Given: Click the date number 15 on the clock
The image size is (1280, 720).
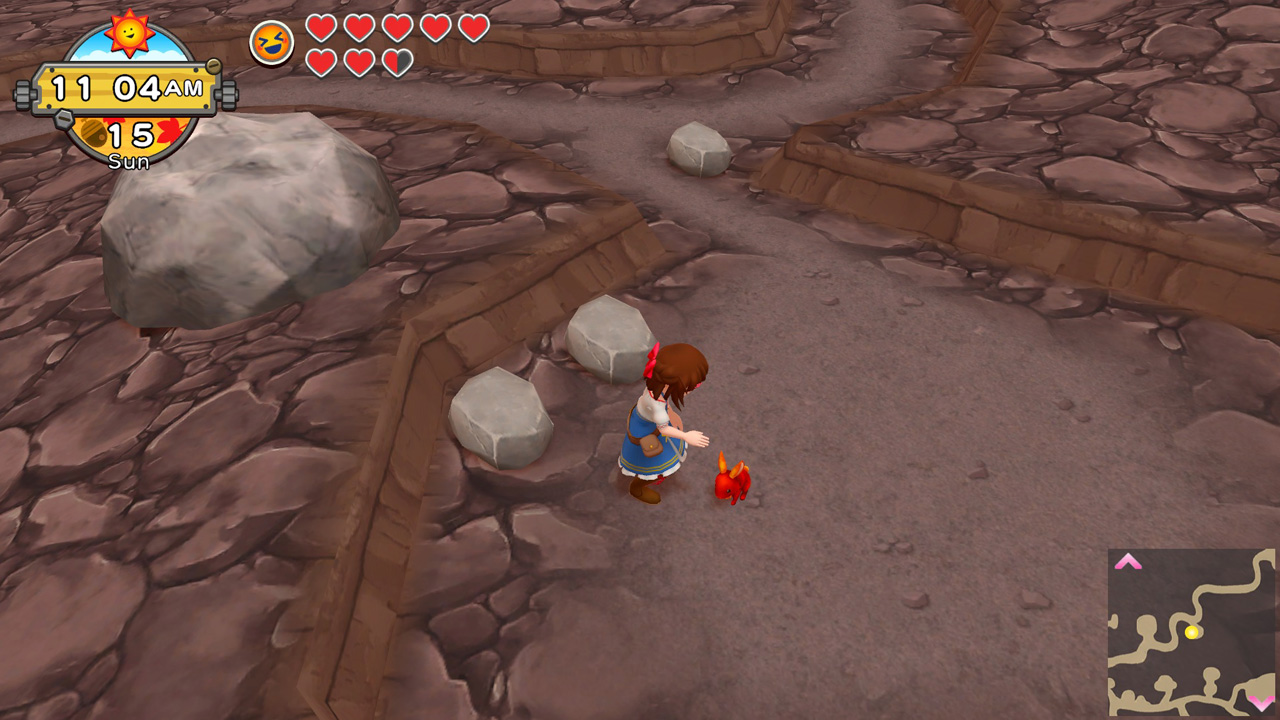Looking at the screenshot, I should tap(130, 134).
